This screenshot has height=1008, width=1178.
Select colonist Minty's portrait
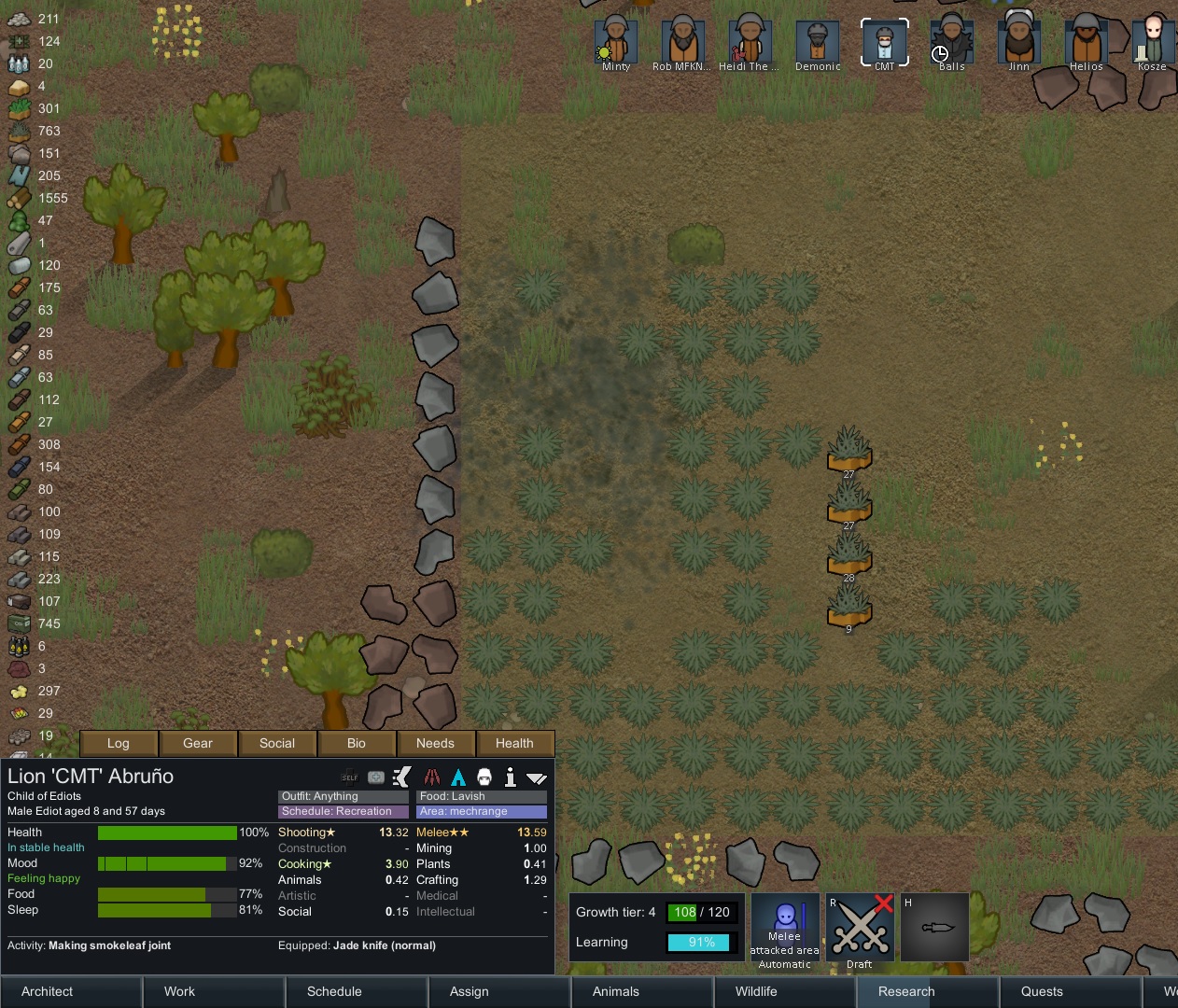click(616, 42)
